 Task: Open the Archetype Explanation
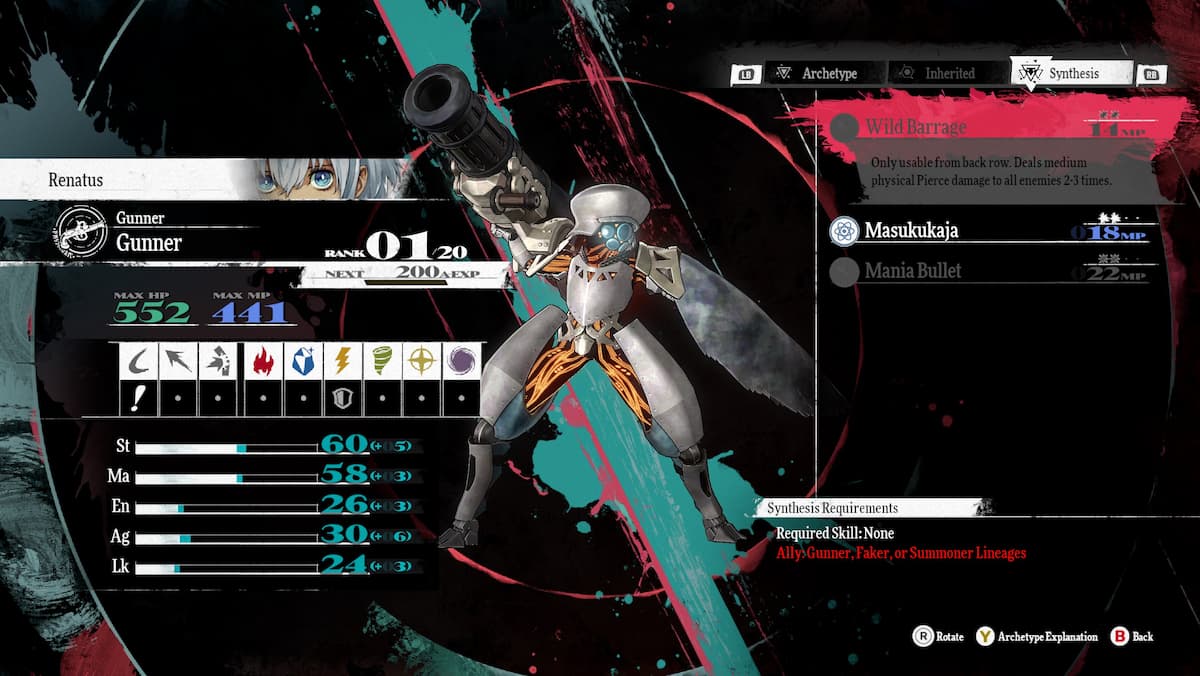[1037, 636]
